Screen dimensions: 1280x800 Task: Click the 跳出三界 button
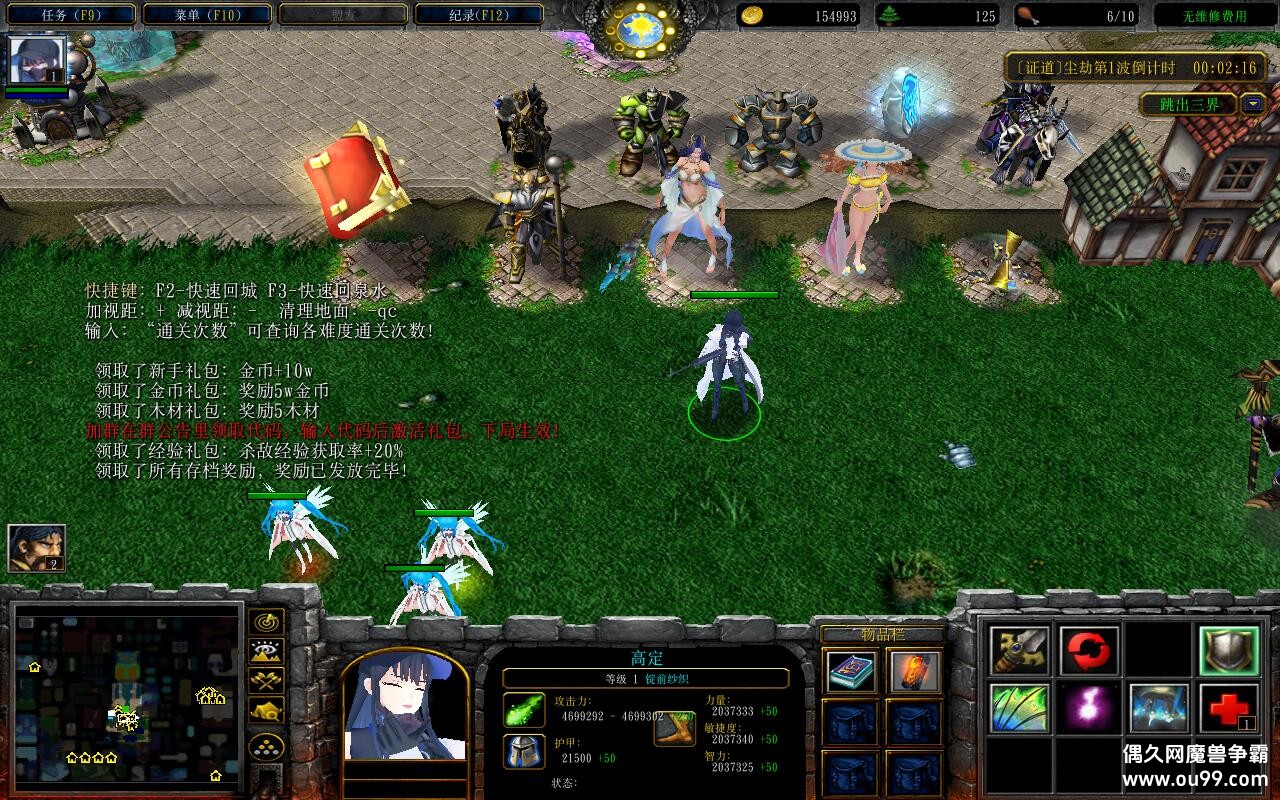1189,104
